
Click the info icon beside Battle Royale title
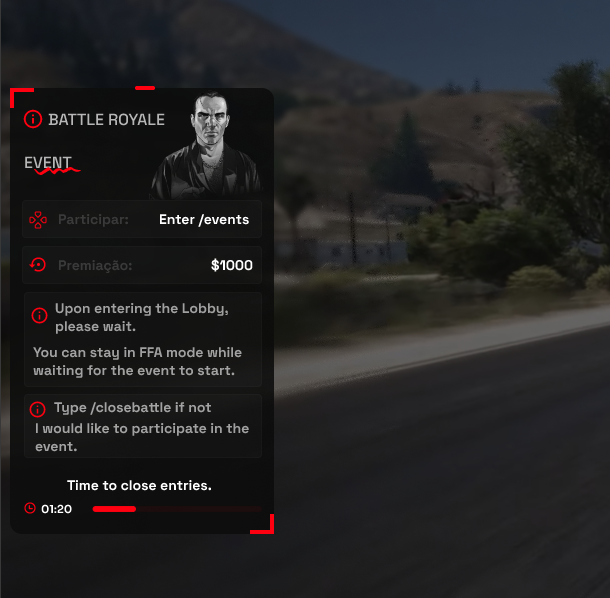click(x=33, y=119)
